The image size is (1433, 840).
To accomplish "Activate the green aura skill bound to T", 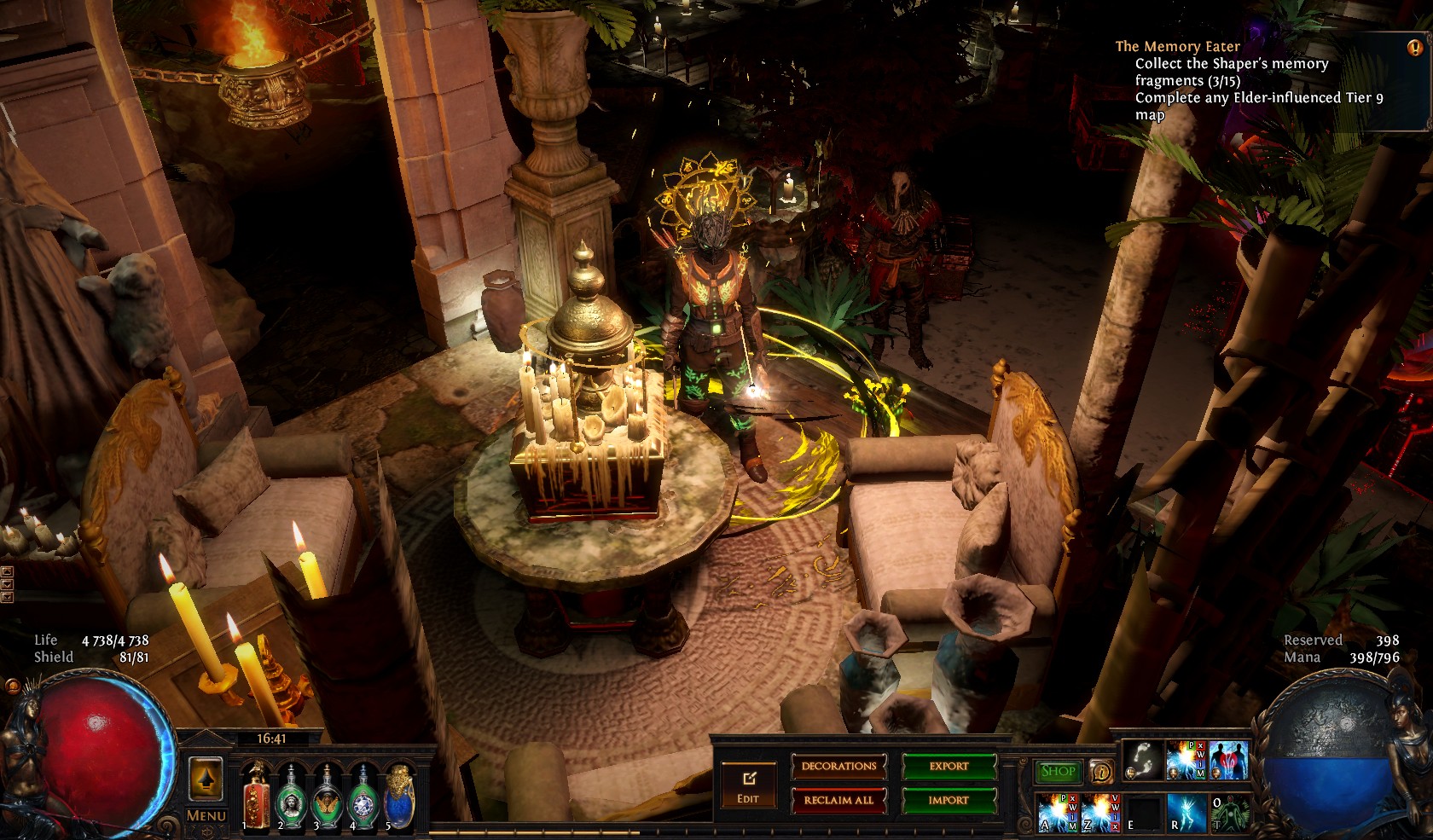I will [x=1228, y=811].
